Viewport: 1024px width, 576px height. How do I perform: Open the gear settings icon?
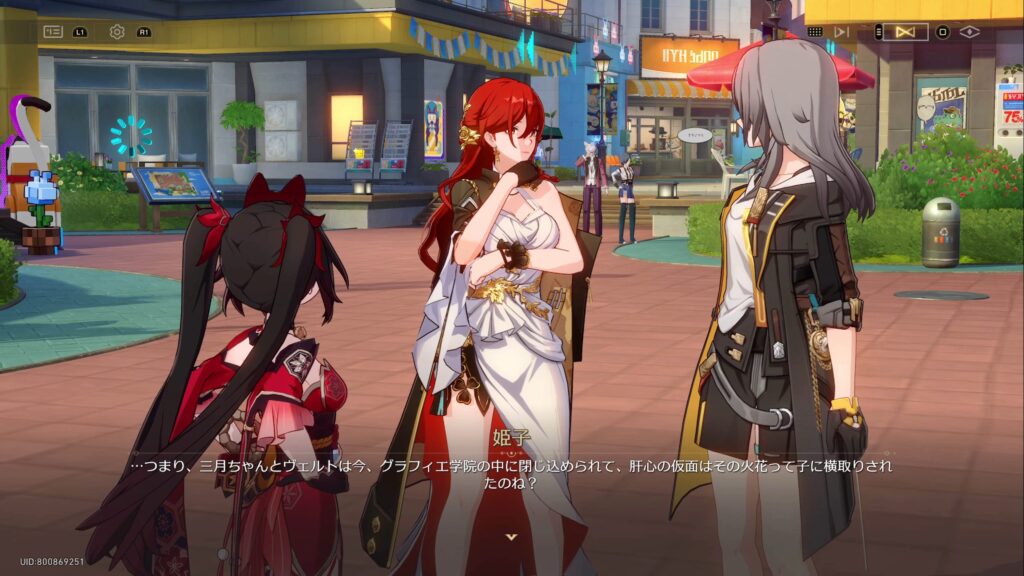117,32
